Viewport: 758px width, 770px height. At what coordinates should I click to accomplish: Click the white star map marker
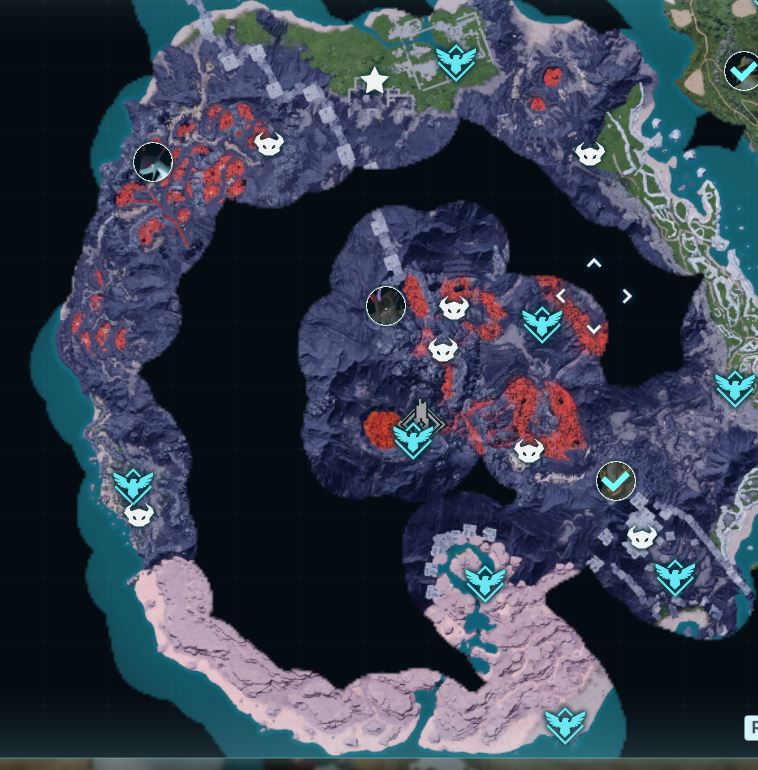374,81
